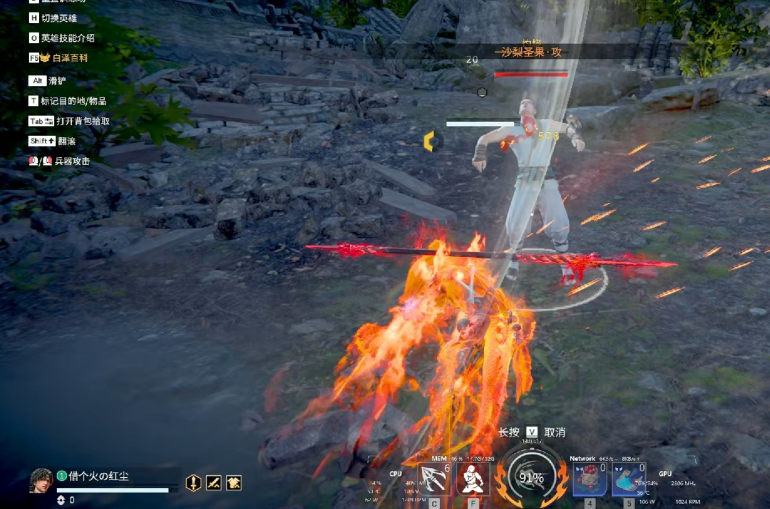This screenshot has width=770, height=509.
Task: Use the blue crystal item in slot 5
Action: point(629,479)
